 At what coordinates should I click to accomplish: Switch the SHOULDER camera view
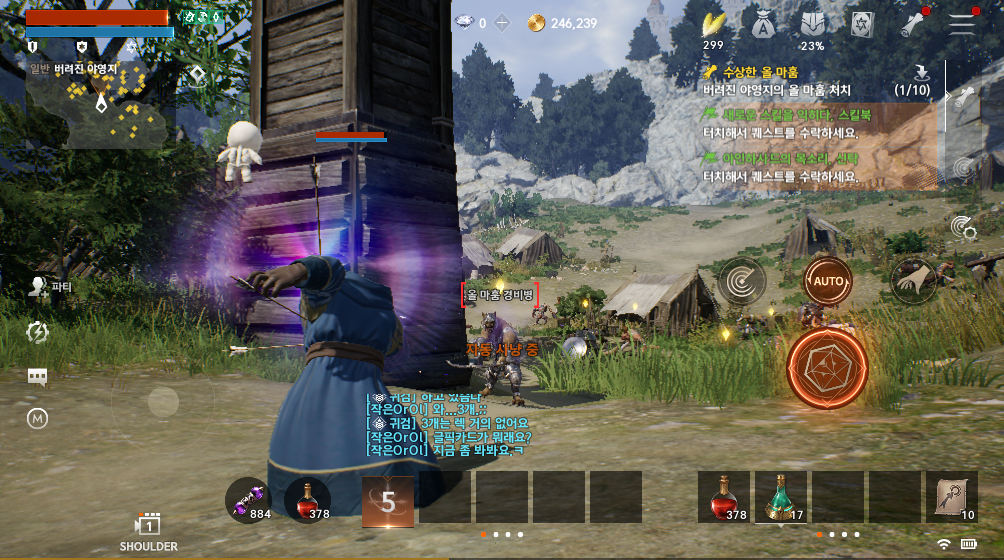(148, 531)
